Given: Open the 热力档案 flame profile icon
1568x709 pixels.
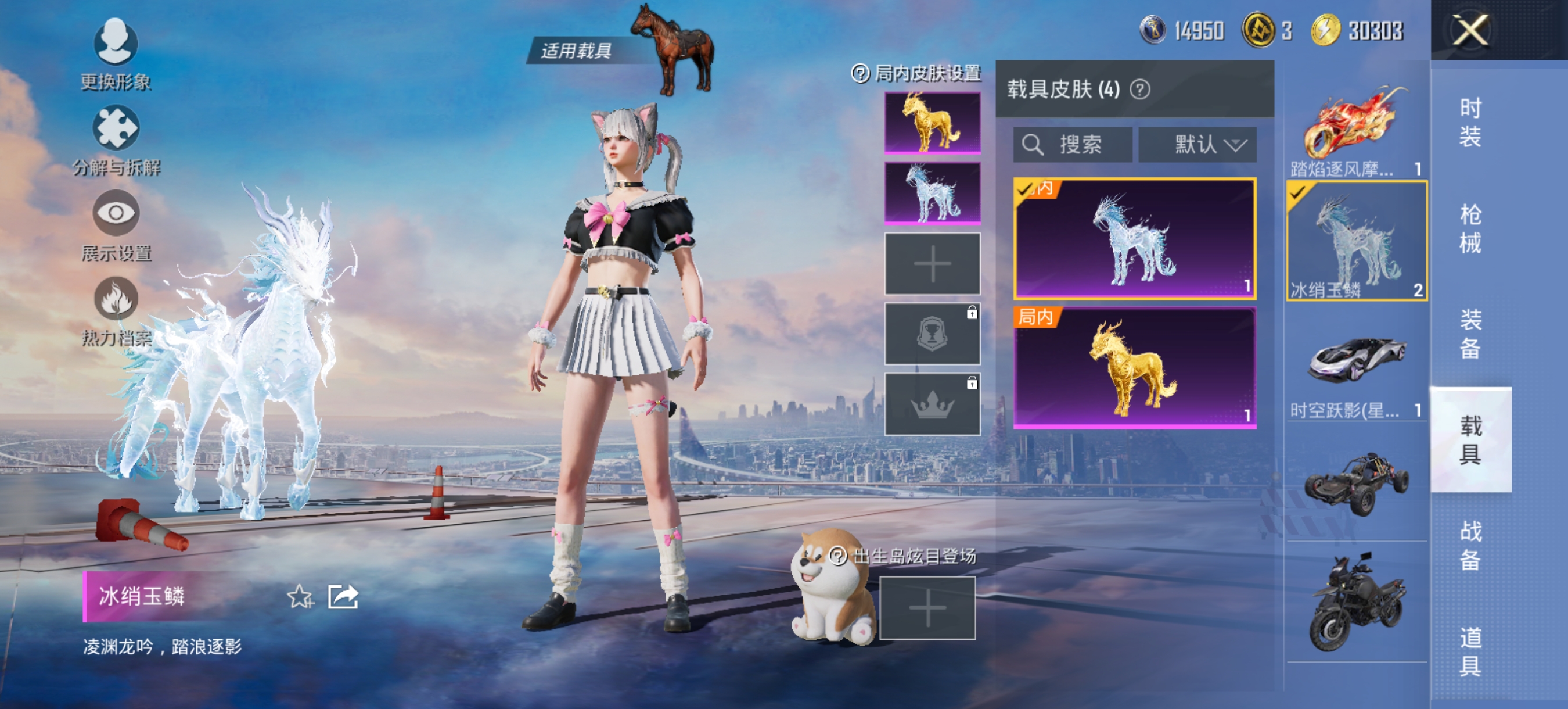Looking at the screenshot, I should click(116, 299).
